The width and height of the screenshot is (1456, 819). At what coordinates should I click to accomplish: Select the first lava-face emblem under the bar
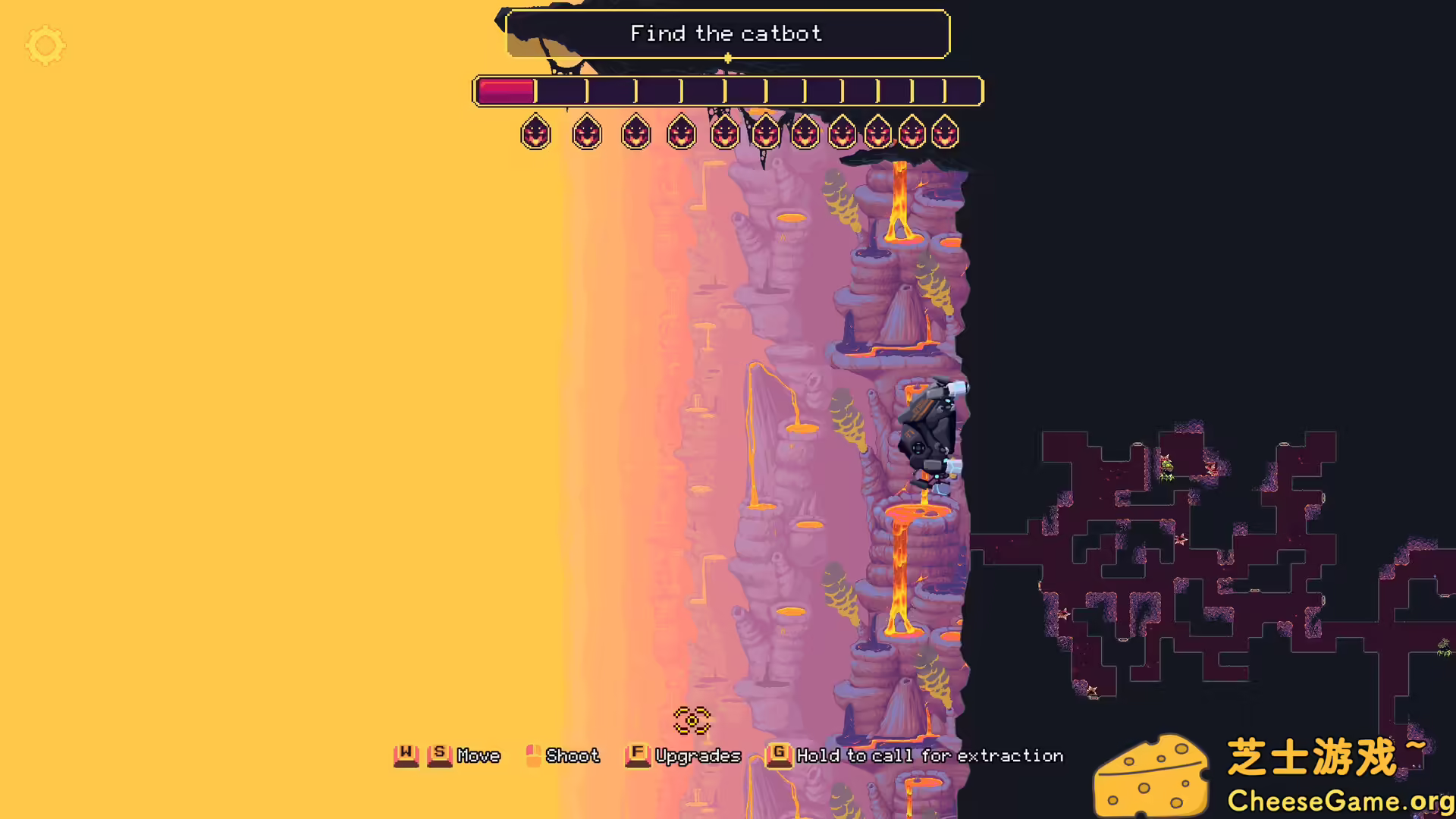point(536,133)
